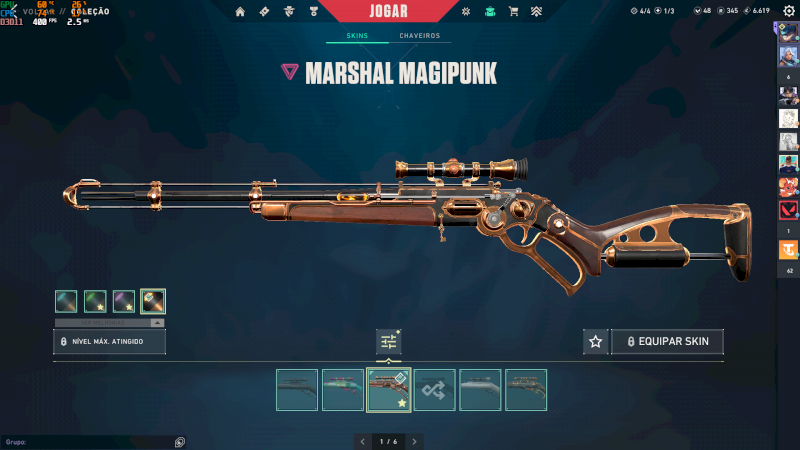Switch to the Chaveiros tab
Viewport: 800px width, 450px height.
tap(419, 36)
